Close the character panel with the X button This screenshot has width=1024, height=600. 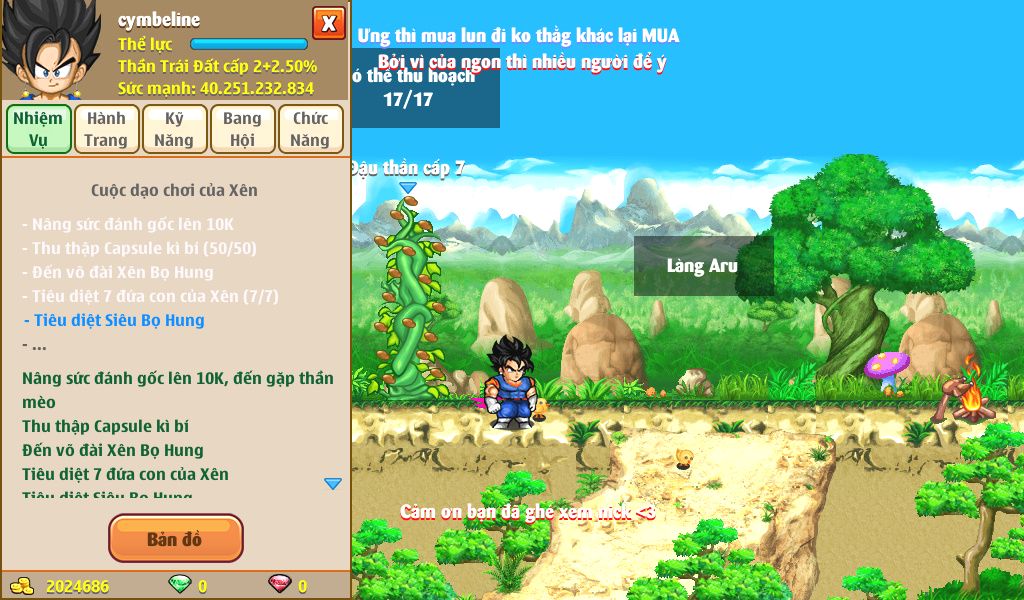click(x=328, y=23)
